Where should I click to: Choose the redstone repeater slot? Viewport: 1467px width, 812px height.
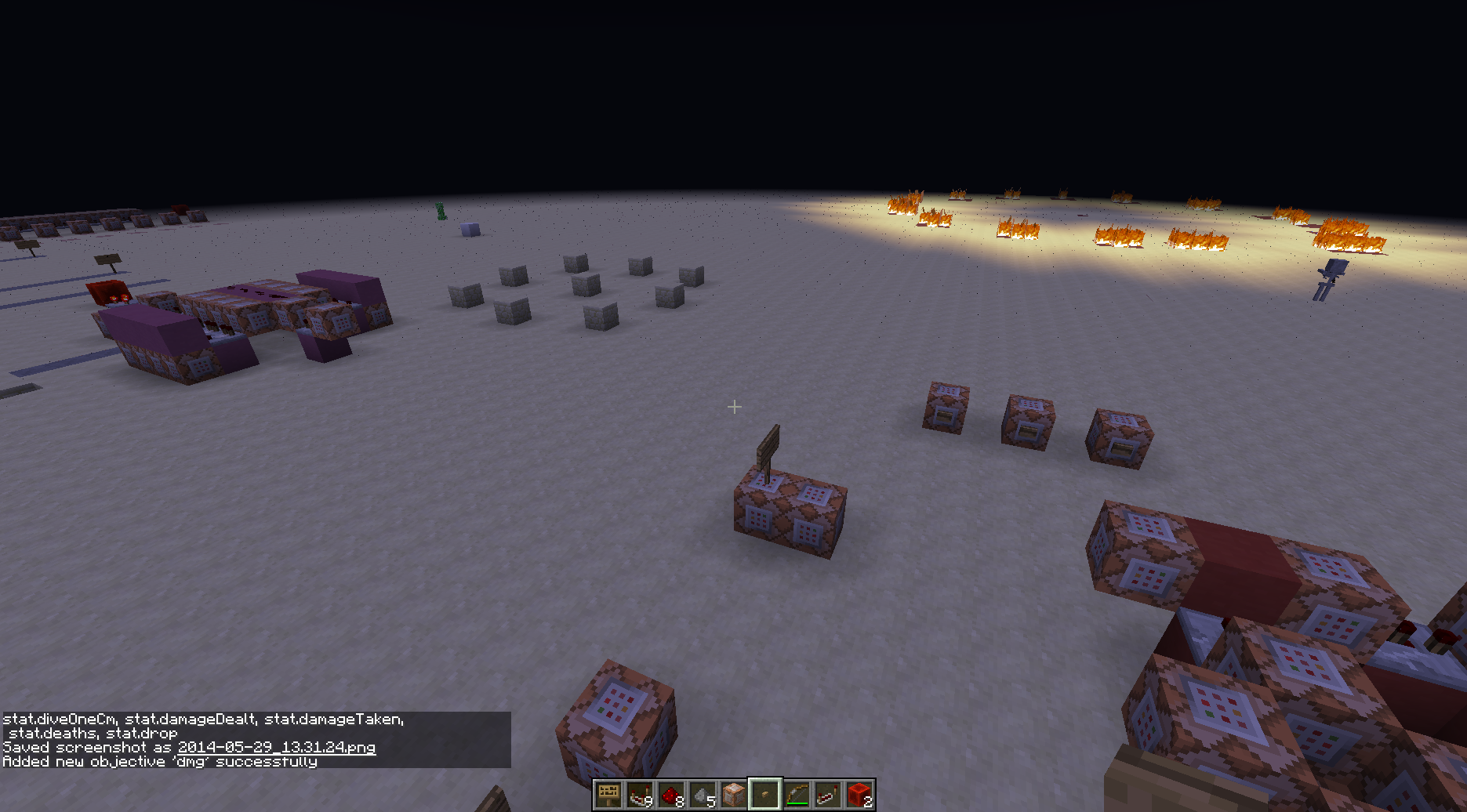point(828,795)
